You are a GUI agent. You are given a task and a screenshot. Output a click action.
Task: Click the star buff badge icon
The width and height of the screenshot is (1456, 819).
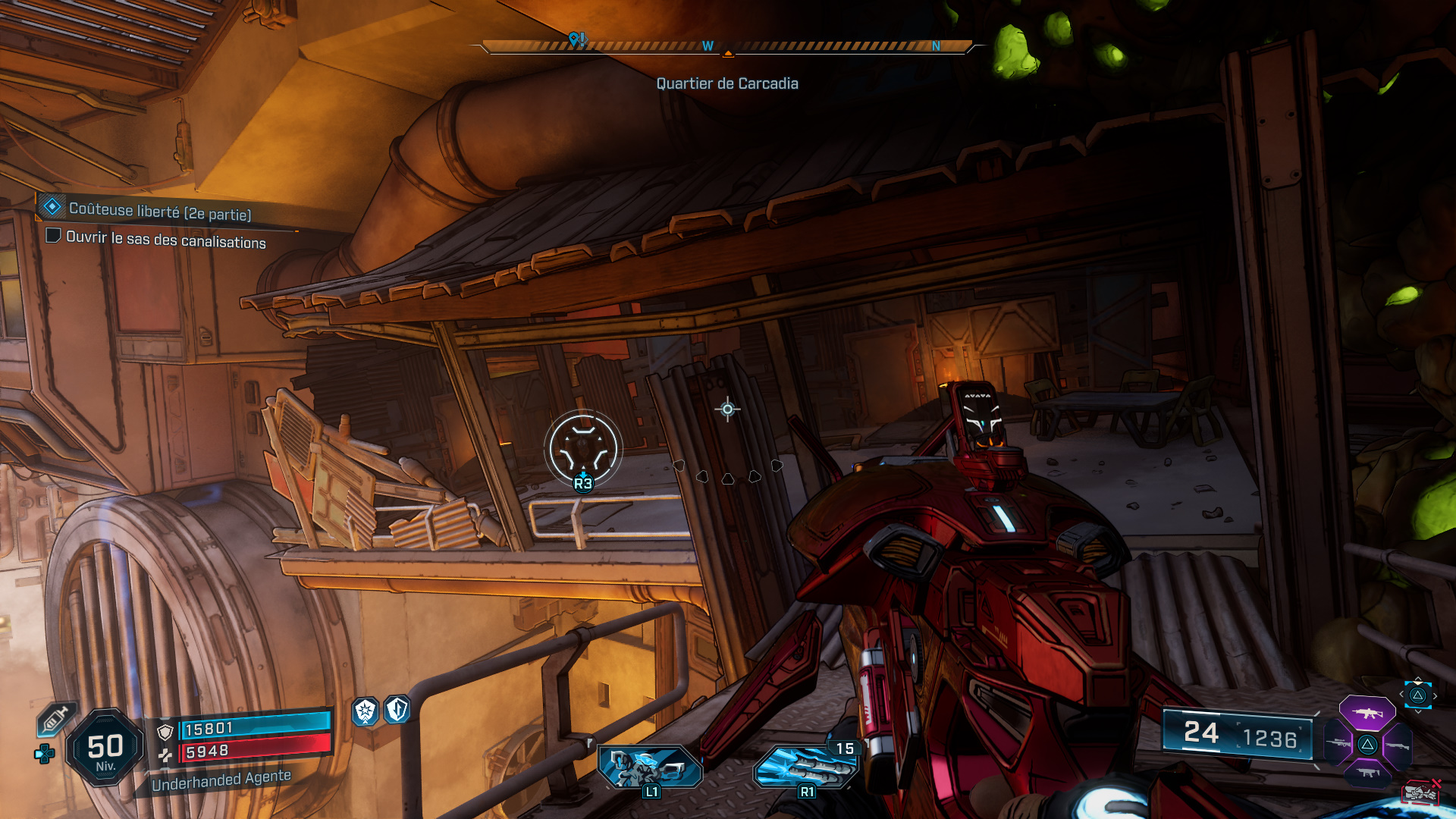pos(365,711)
